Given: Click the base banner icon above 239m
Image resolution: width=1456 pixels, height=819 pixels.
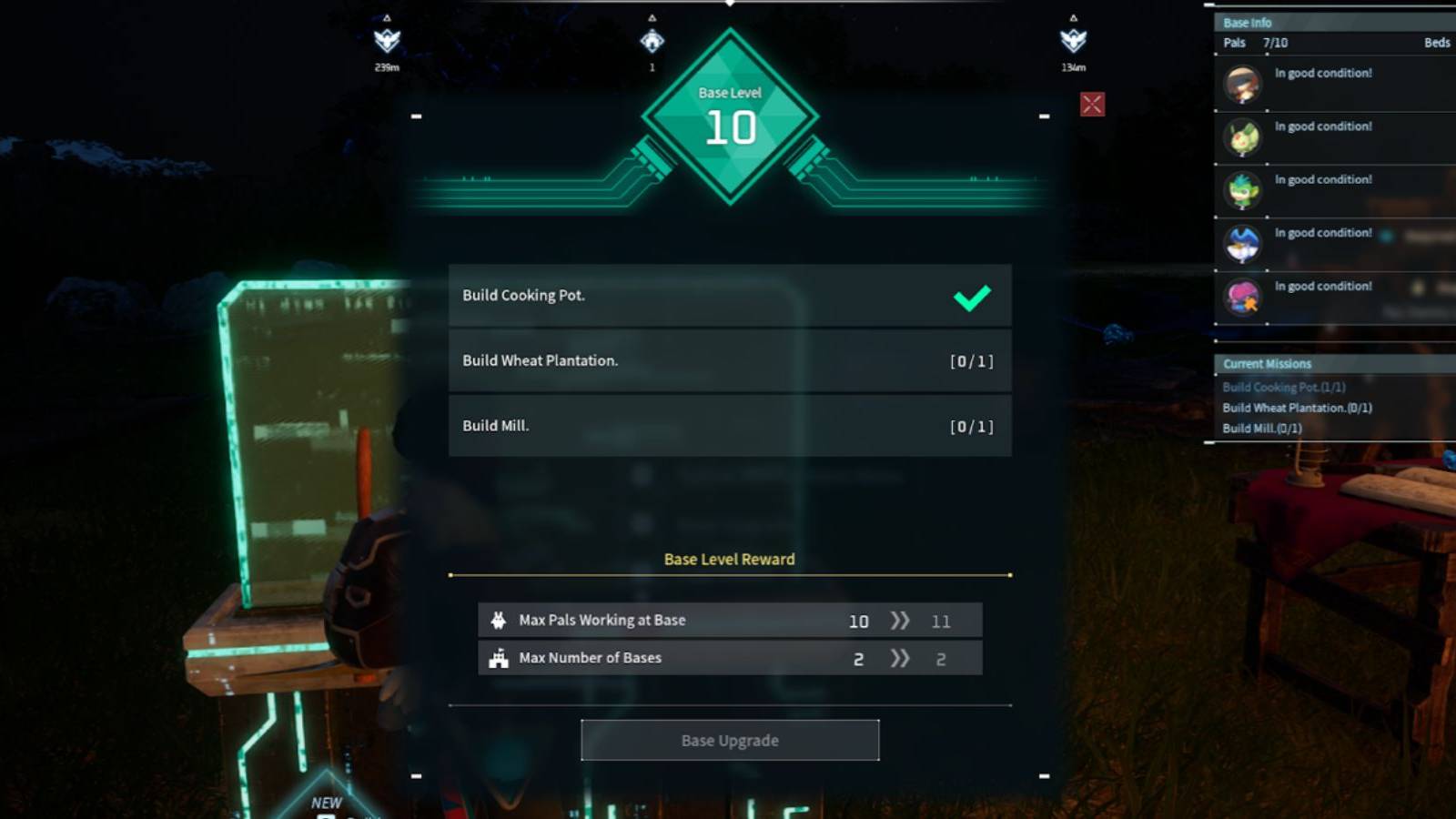Looking at the screenshot, I should (389, 42).
